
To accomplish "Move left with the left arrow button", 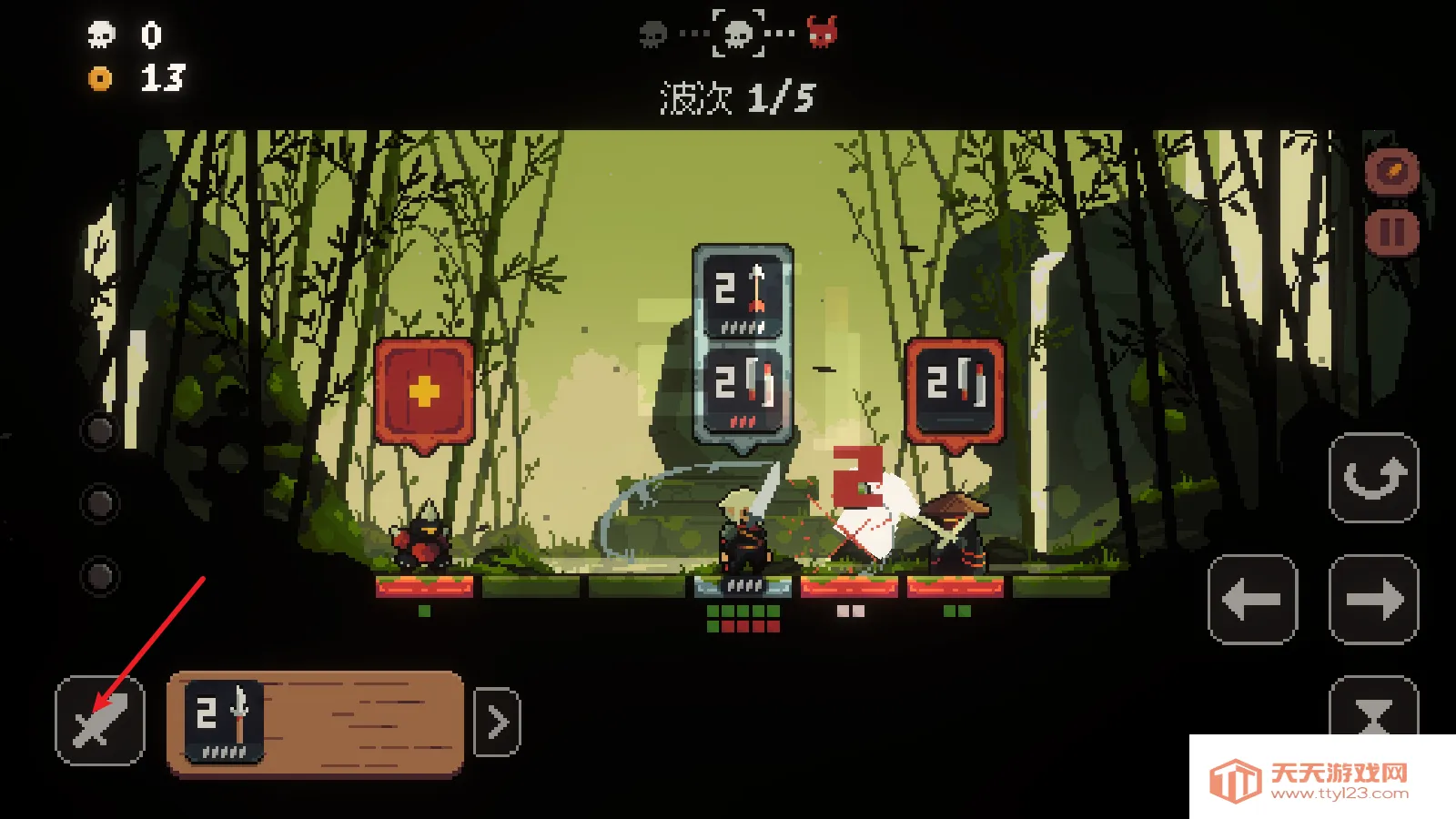I will tap(1252, 600).
